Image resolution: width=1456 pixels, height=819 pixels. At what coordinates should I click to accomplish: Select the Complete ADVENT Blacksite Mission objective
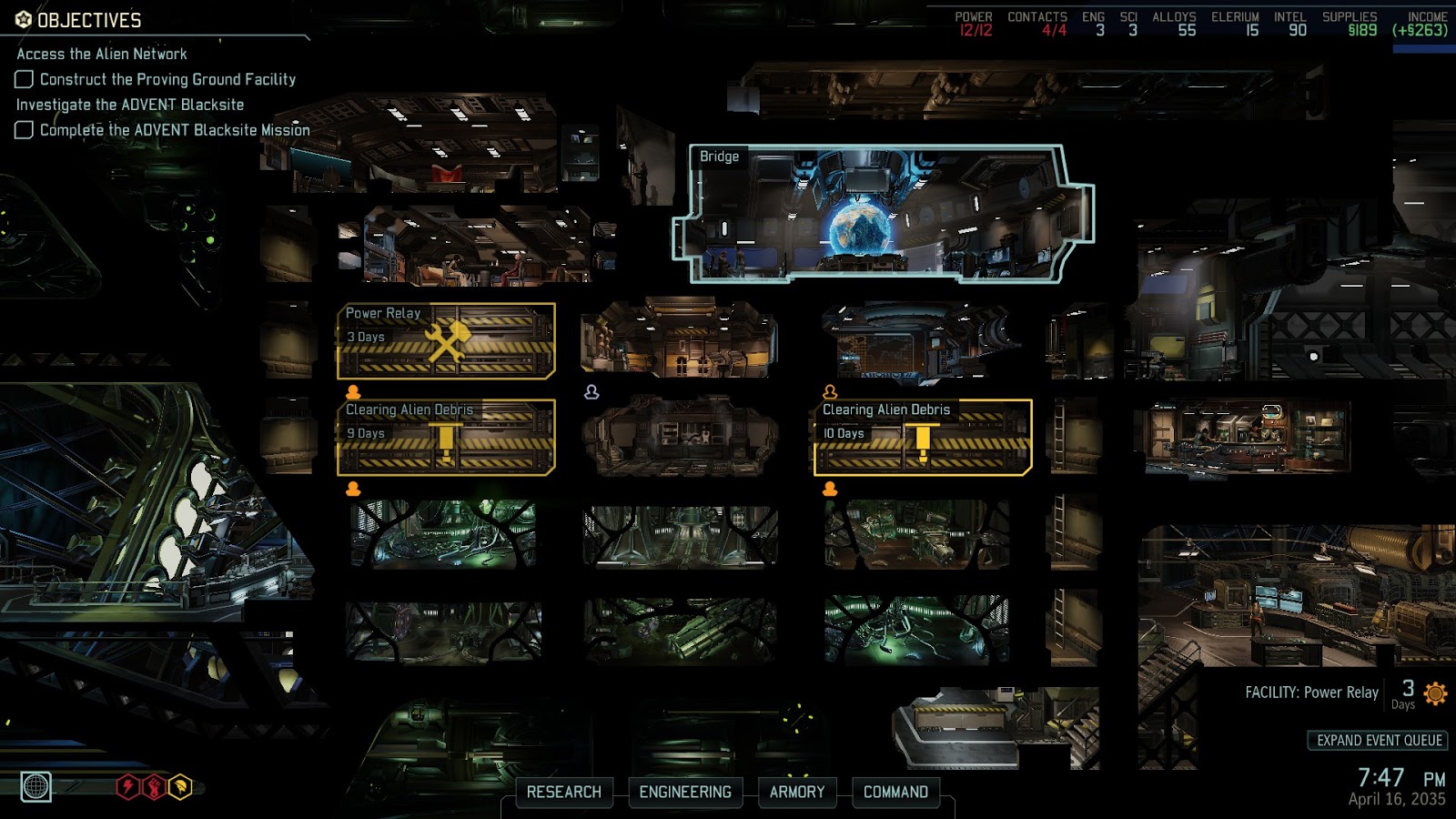point(175,130)
